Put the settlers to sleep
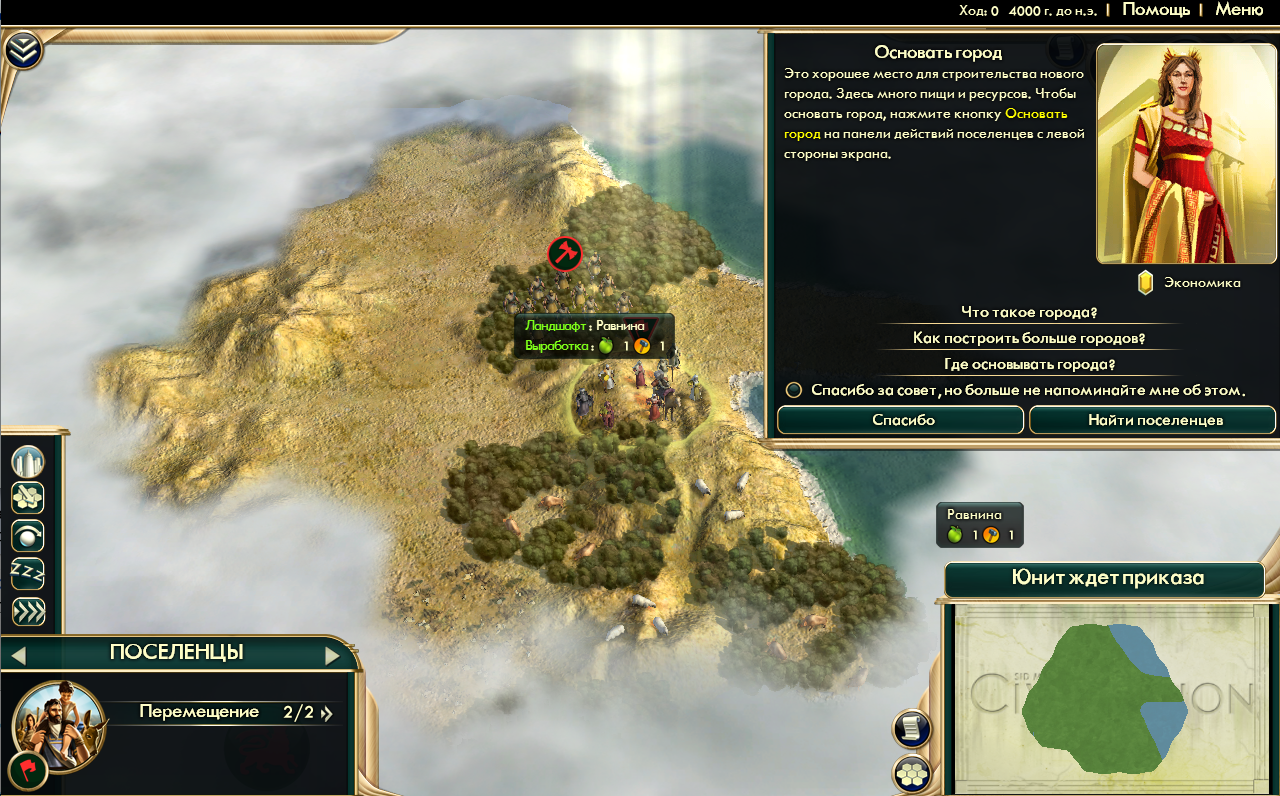The height and width of the screenshot is (796, 1280). click(28, 573)
